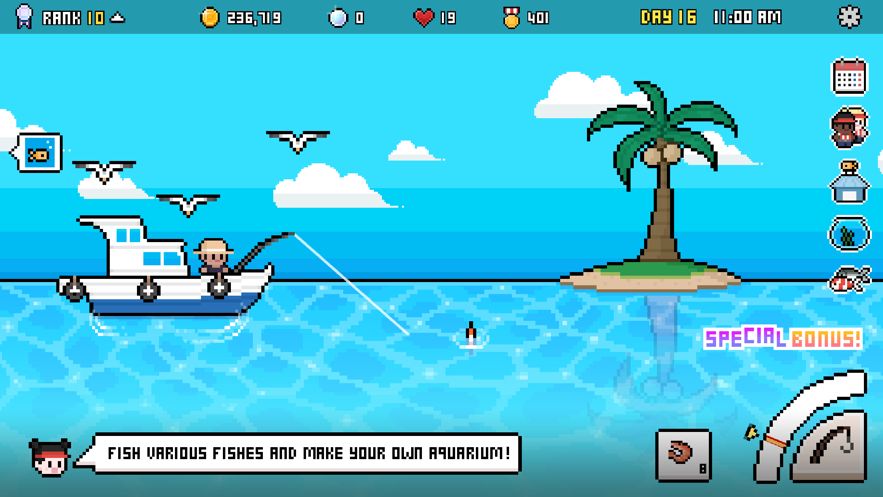The width and height of the screenshot is (883, 497).
Task: Claim the Special Bonus offer
Action: 783,338
